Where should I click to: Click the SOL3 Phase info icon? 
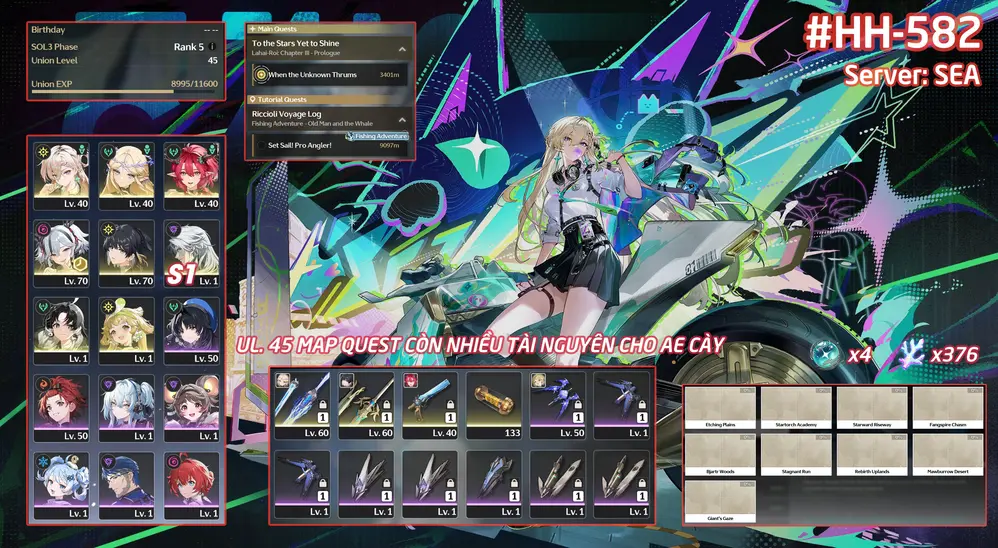[x=212, y=46]
